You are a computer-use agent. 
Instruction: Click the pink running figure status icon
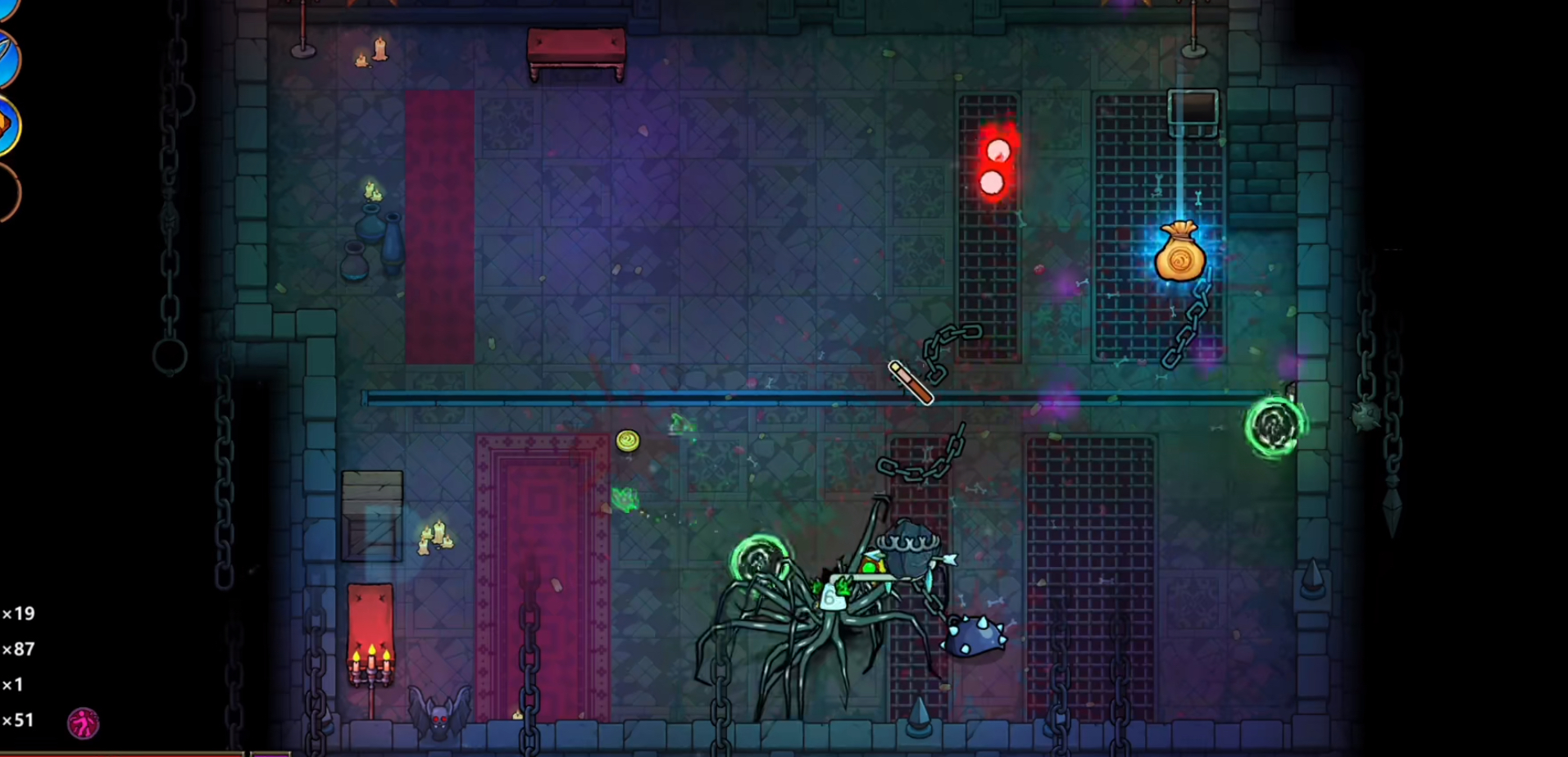tap(83, 723)
